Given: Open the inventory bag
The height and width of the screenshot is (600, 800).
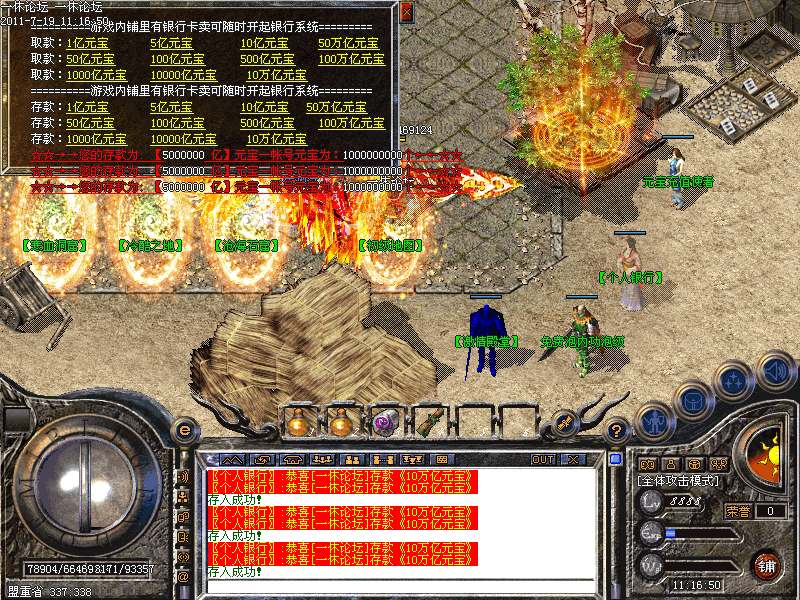Looking at the screenshot, I should (691, 400).
